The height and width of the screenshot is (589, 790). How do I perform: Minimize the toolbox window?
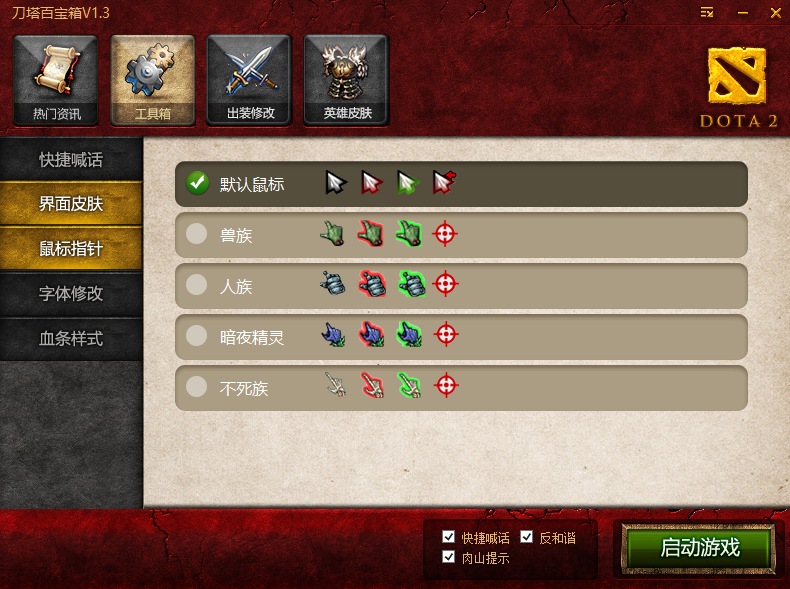point(742,12)
